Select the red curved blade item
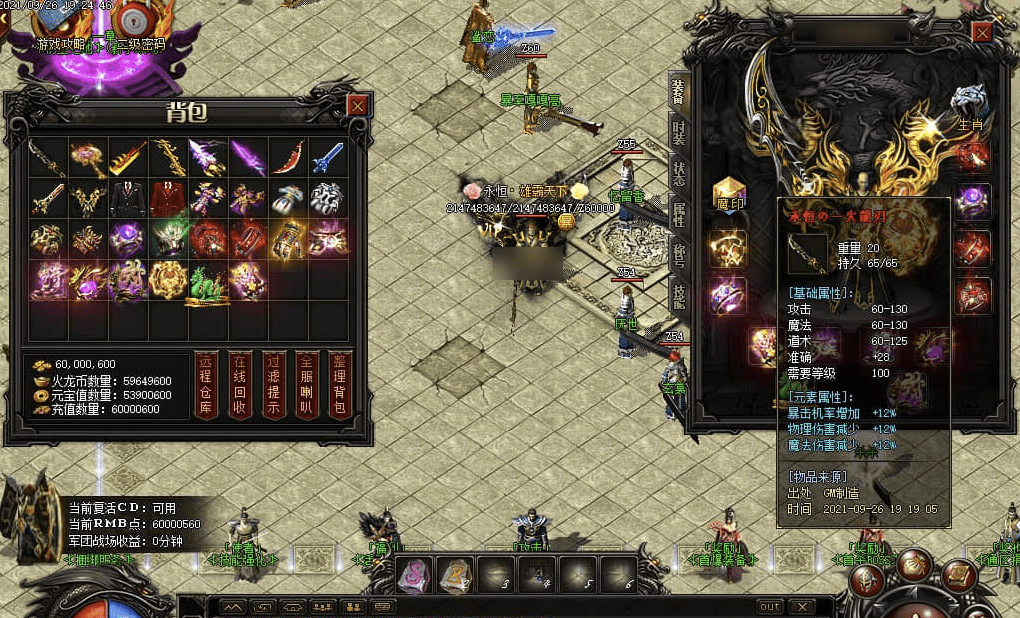This screenshot has width=1020, height=618. (287, 157)
